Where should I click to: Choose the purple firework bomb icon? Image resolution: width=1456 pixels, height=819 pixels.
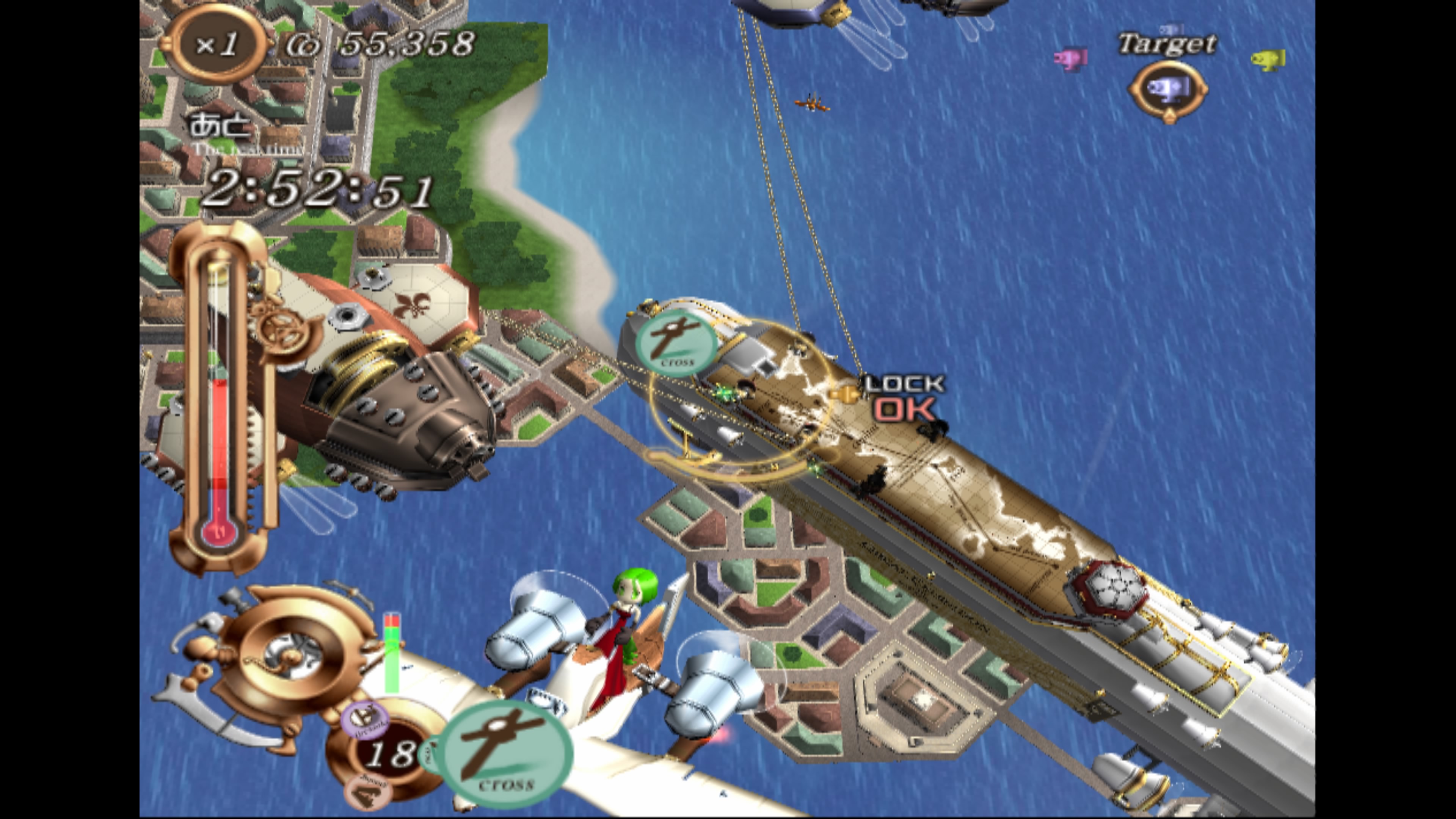(364, 720)
